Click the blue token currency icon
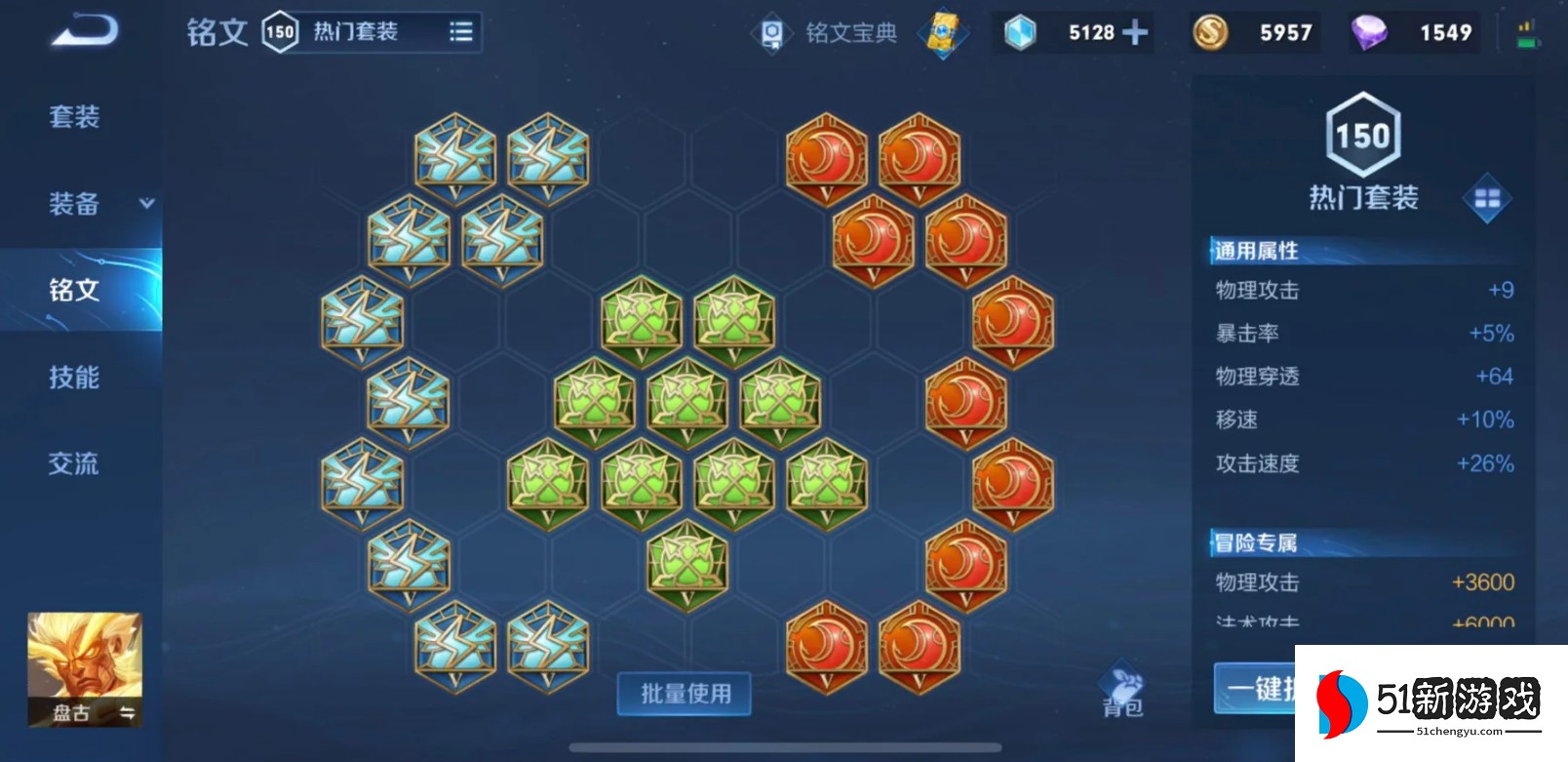This screenshot has width=1568, height=762. click(x=1020, y=32)
